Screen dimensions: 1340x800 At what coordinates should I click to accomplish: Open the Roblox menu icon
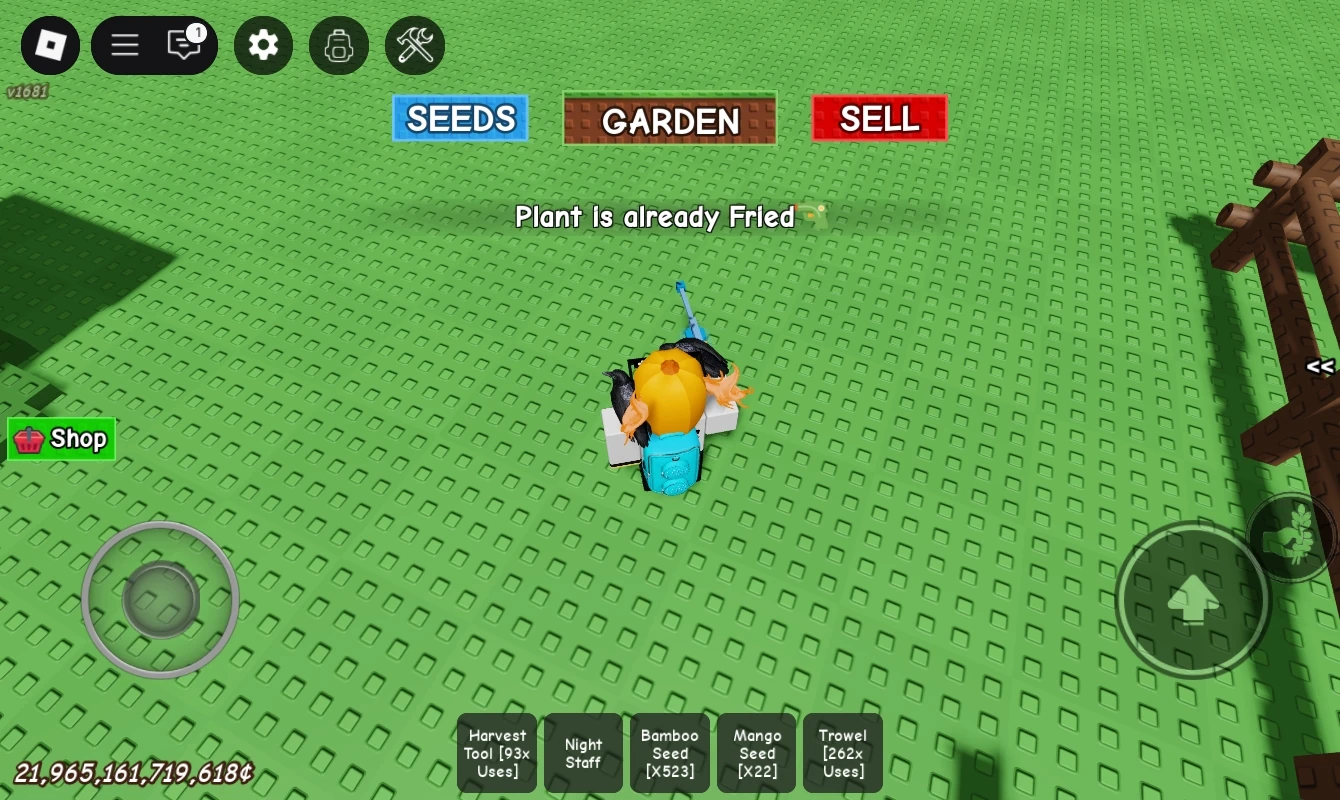click(x=50, y=46)
